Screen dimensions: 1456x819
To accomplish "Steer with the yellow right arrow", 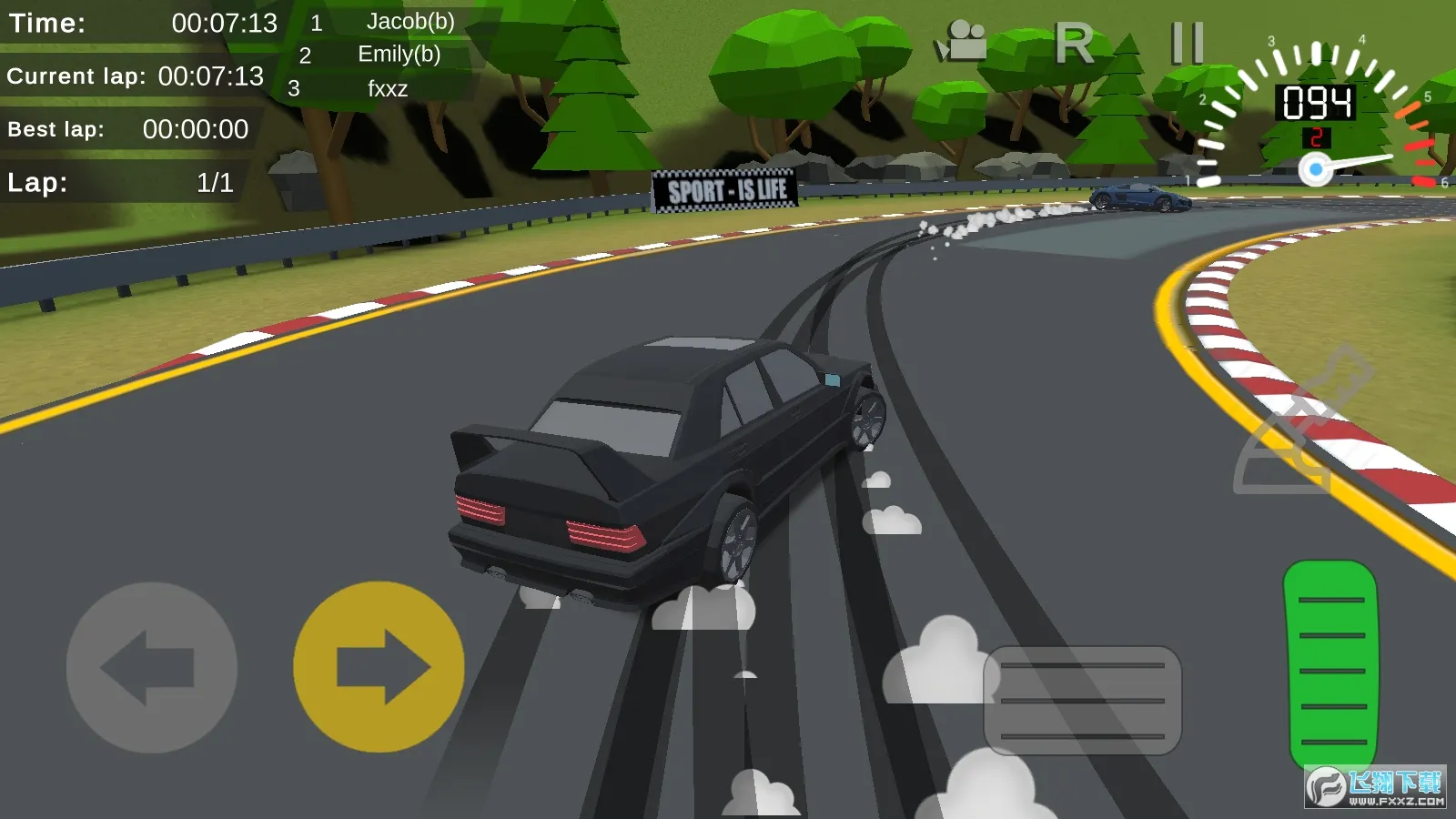I will point(379,667).
